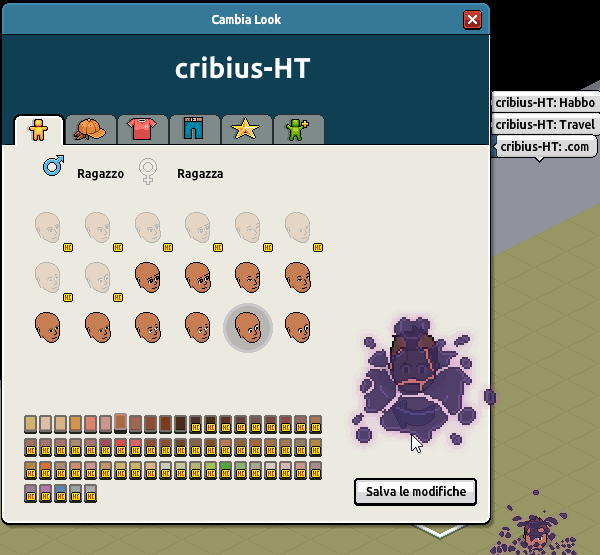Switch to the blue jeans tab
The height and width of the screenshot is (555, 600).
pyautogui.click(x=194, y=129)
